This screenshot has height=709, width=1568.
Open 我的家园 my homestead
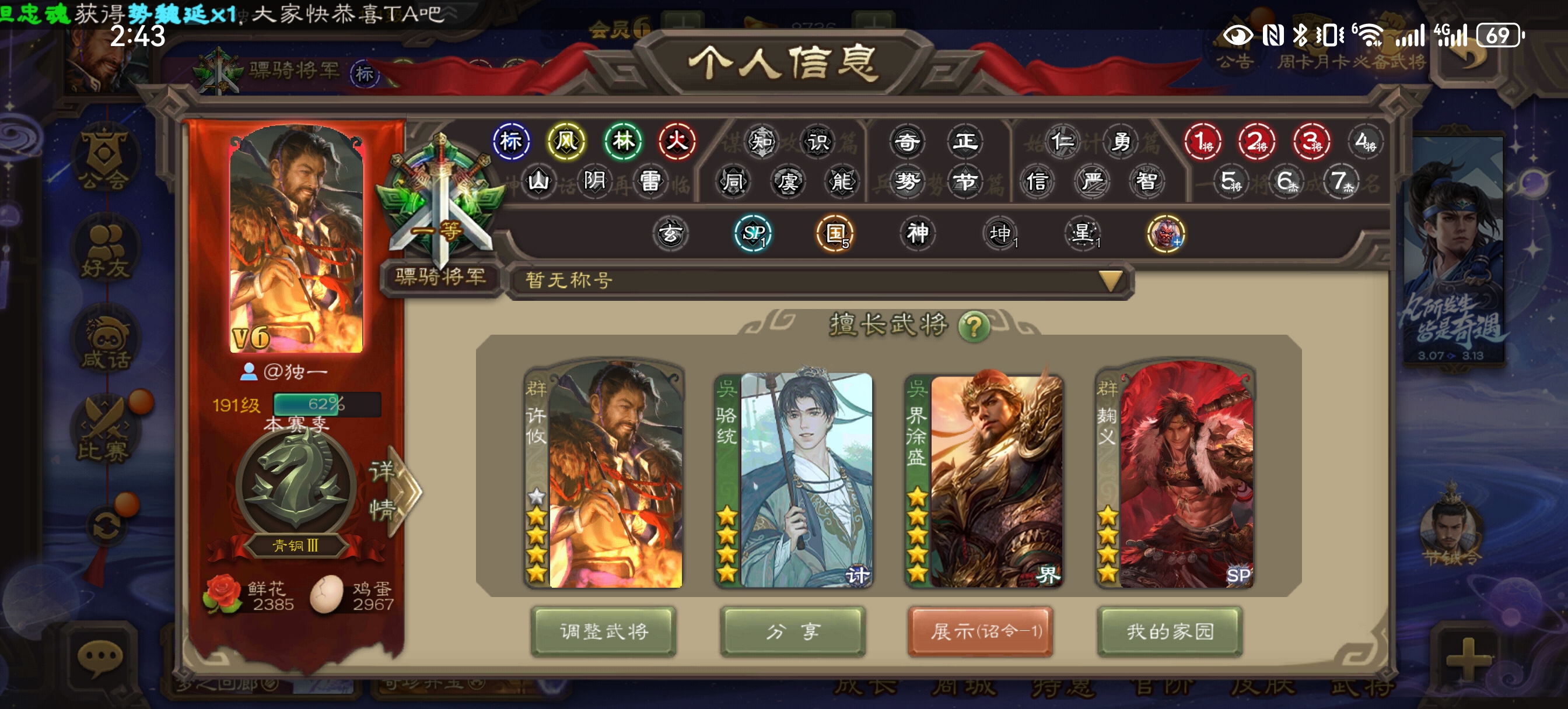pyautogui.click(x=1170, y=631)
